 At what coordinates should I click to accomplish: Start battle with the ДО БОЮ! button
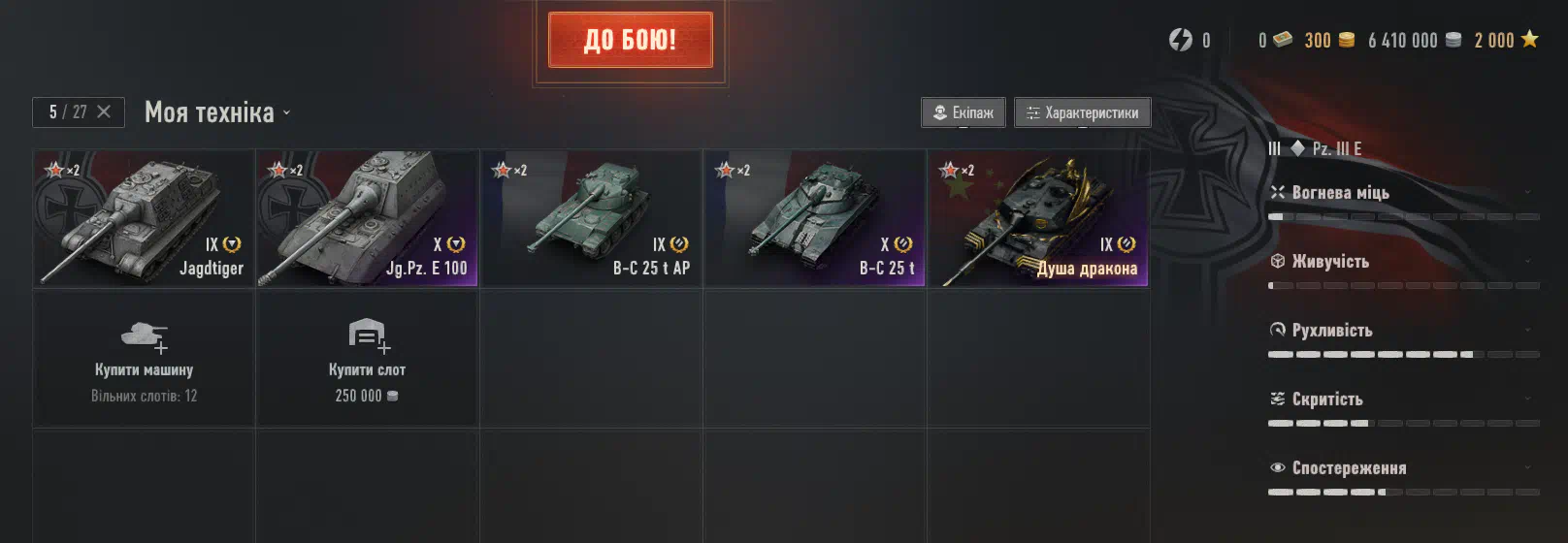(630, 40)
